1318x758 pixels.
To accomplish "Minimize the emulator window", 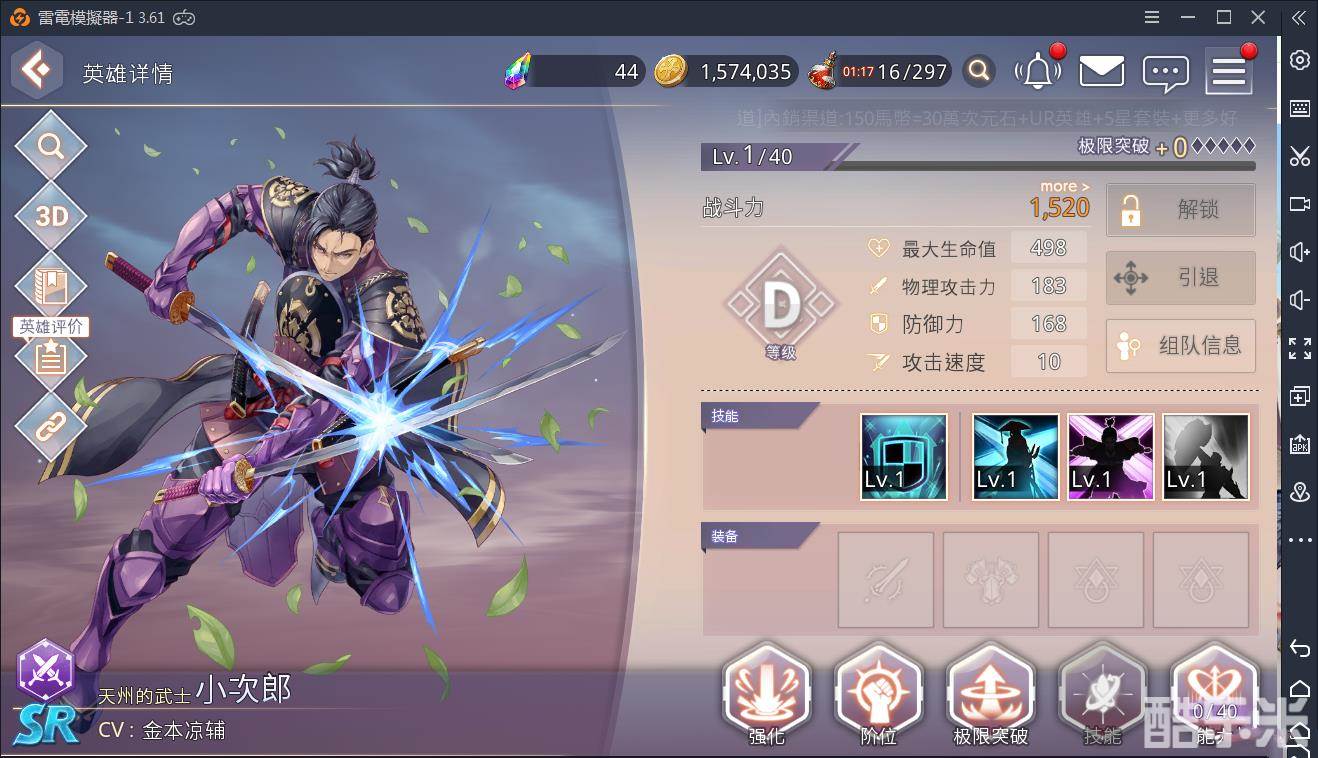I will click(x=1187, y=18).
